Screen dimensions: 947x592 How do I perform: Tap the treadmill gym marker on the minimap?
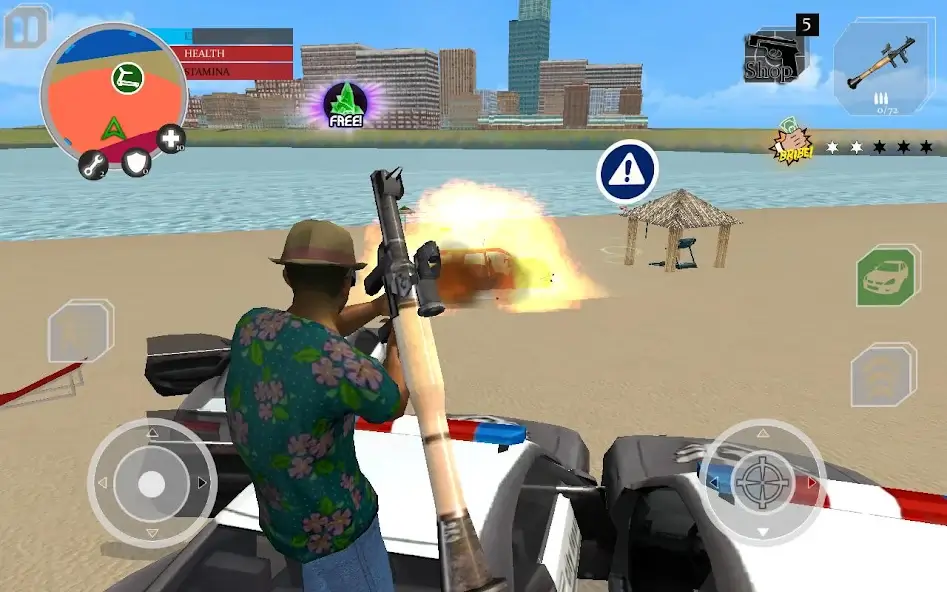[127, 77]
